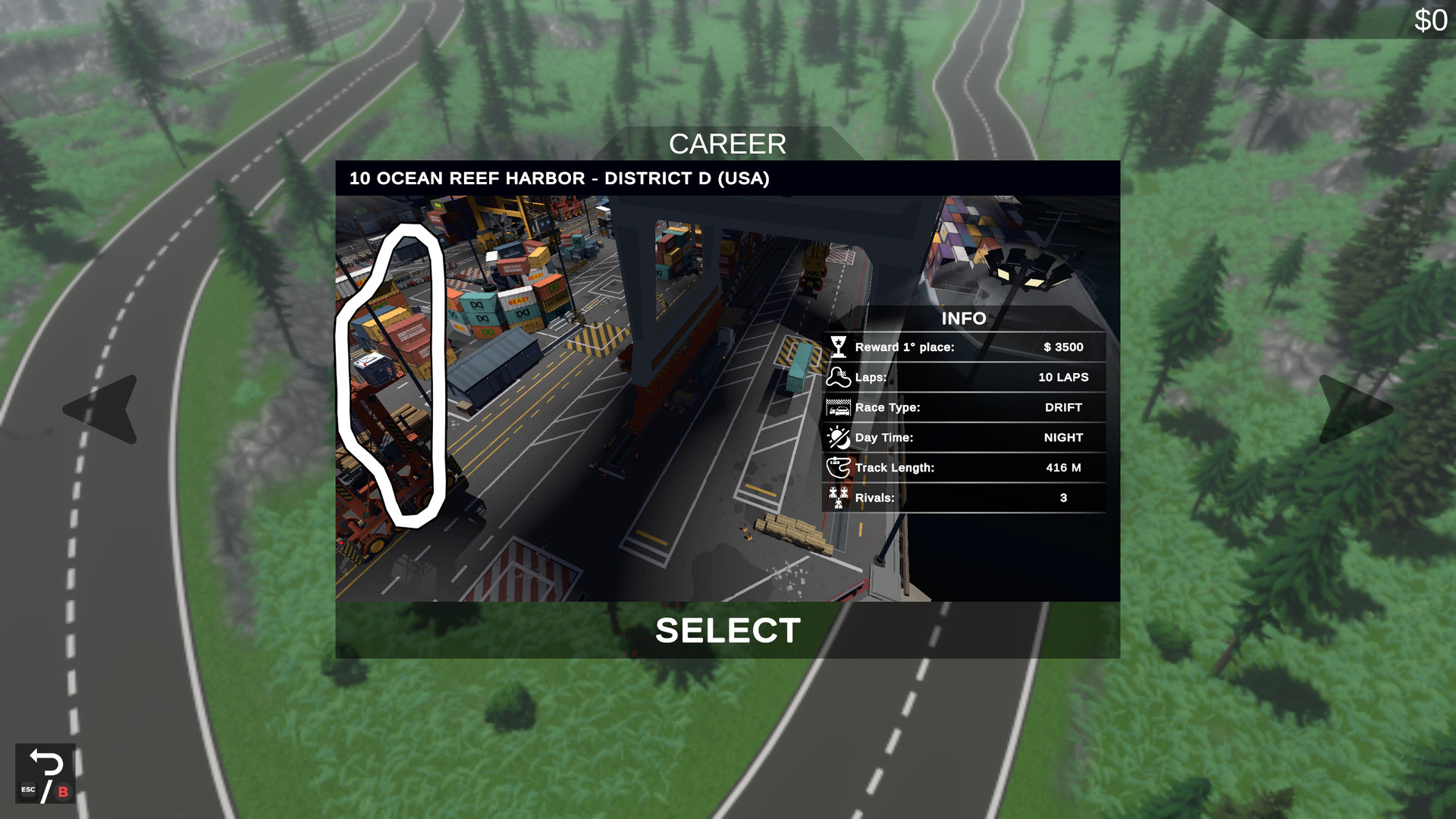Click the NIGHT day time value
1456x819 pixels.
click(x=1064, y=438)
